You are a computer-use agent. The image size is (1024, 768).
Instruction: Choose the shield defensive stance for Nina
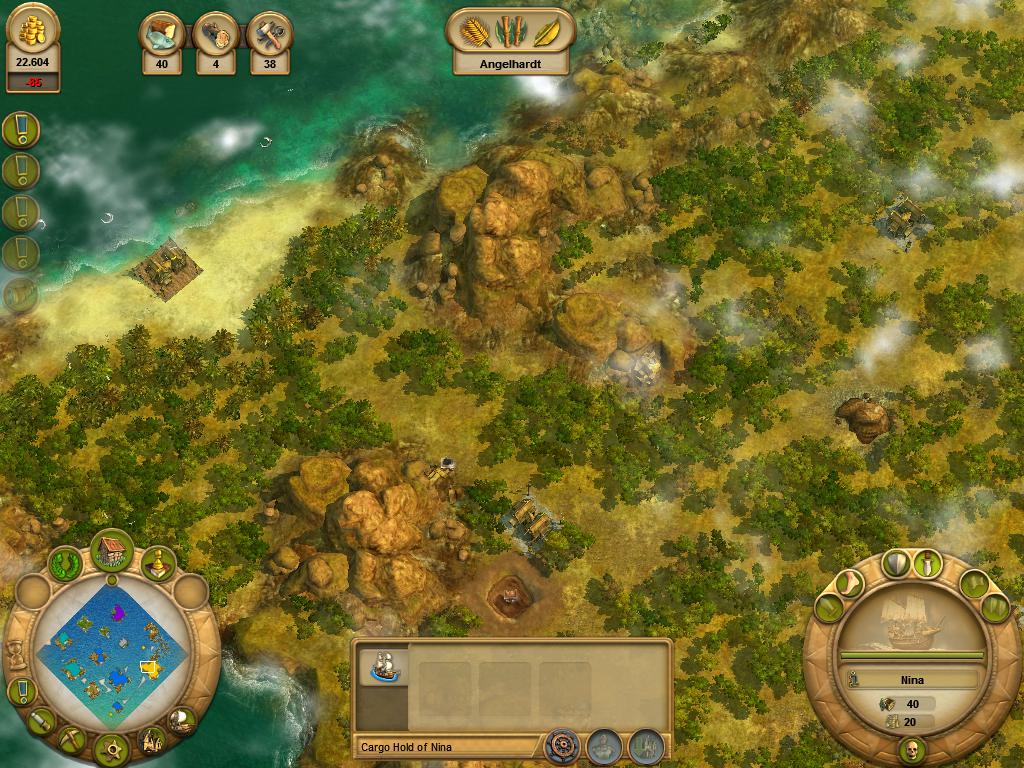[x=897, y=563]
